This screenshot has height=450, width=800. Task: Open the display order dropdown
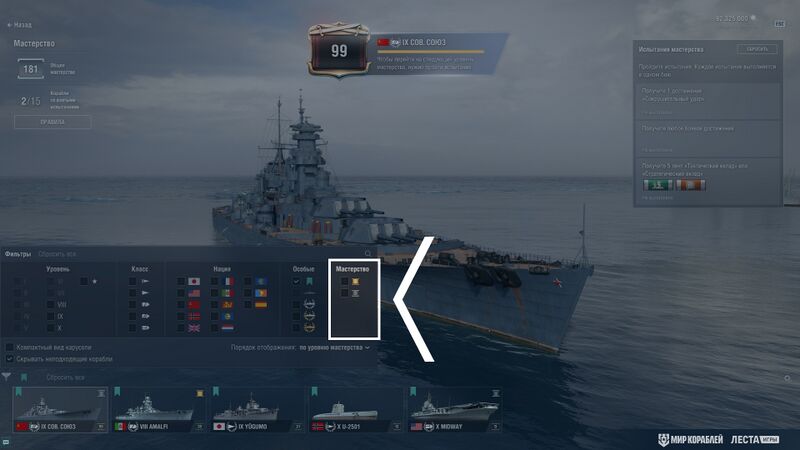click(335, 347)
